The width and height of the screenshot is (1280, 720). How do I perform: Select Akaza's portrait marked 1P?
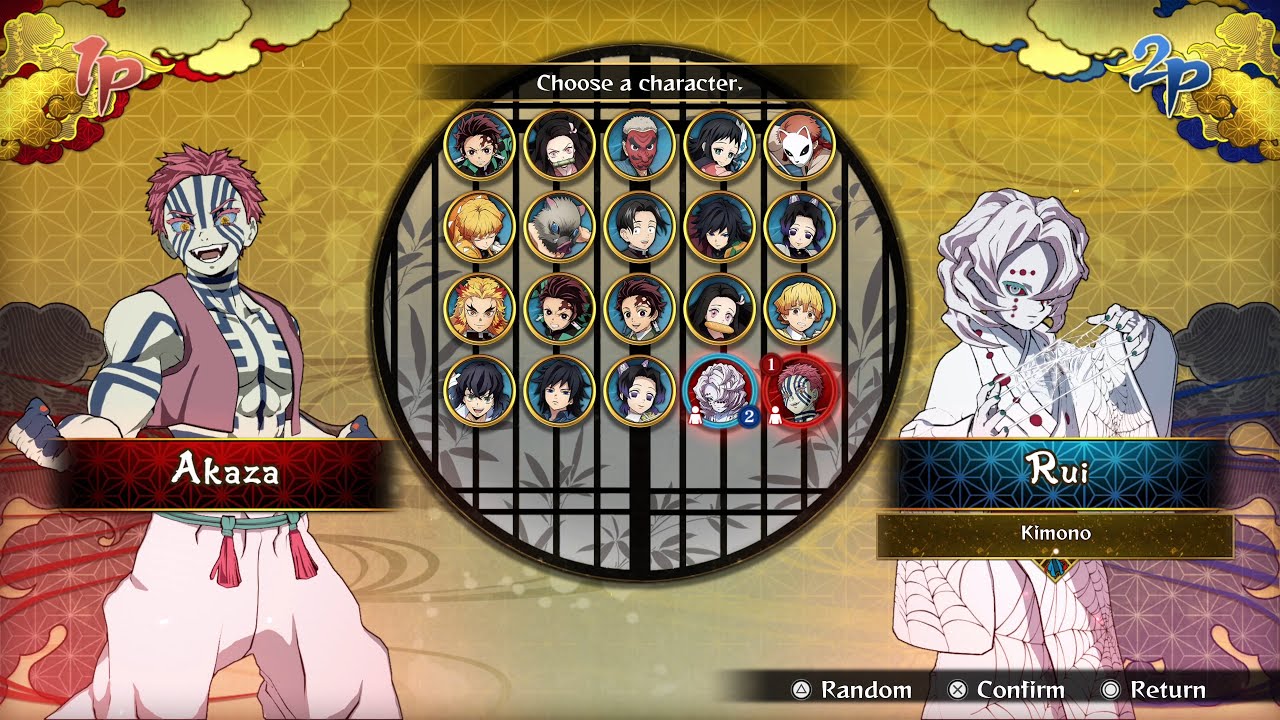click(799, 391)
